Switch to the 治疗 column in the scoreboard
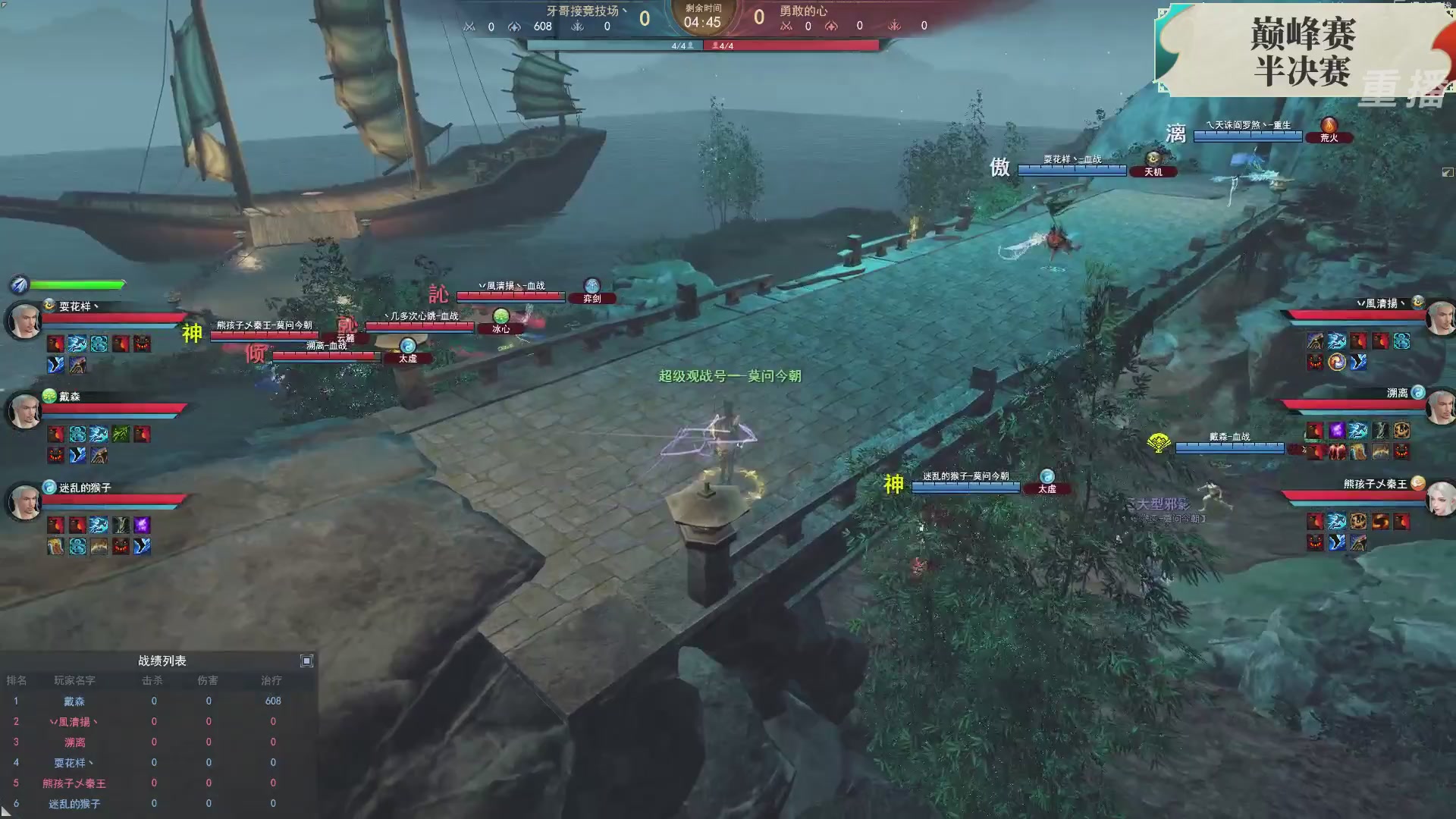Screen dimensions: 1456x819 coord(269,681)
